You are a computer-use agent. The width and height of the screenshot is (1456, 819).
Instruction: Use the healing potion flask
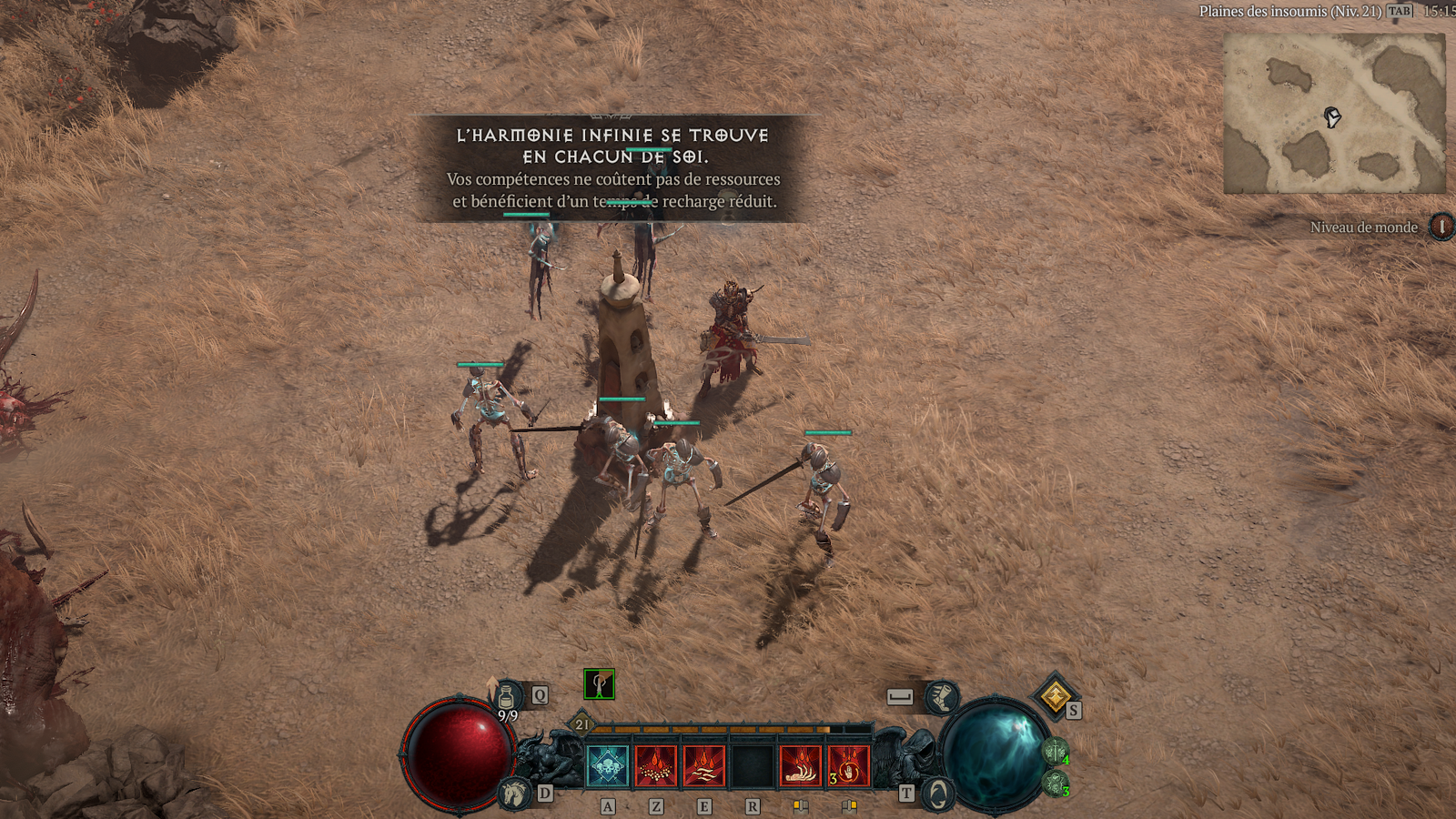pos(507,697)
